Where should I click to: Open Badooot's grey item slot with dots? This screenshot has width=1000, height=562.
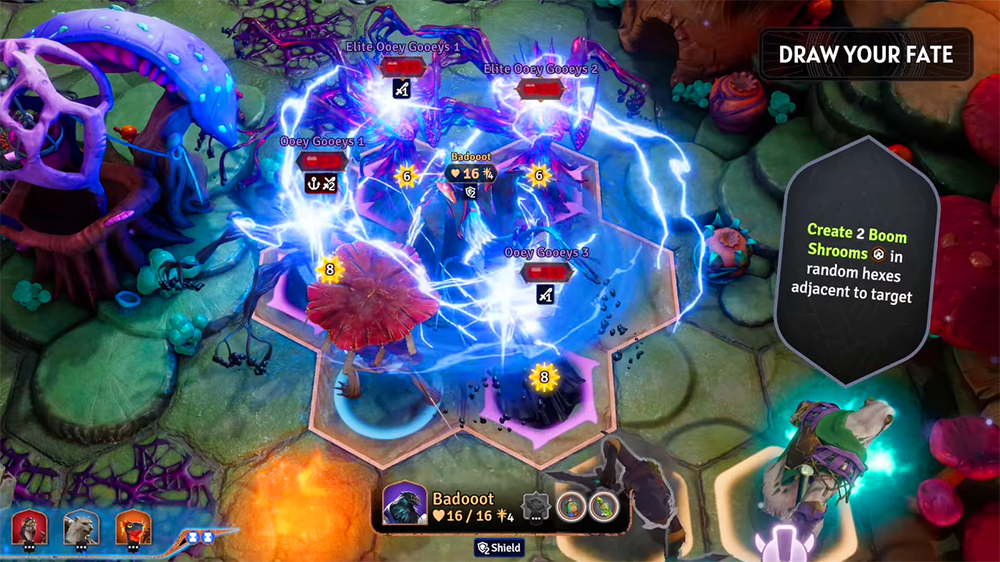click(537, 508)
